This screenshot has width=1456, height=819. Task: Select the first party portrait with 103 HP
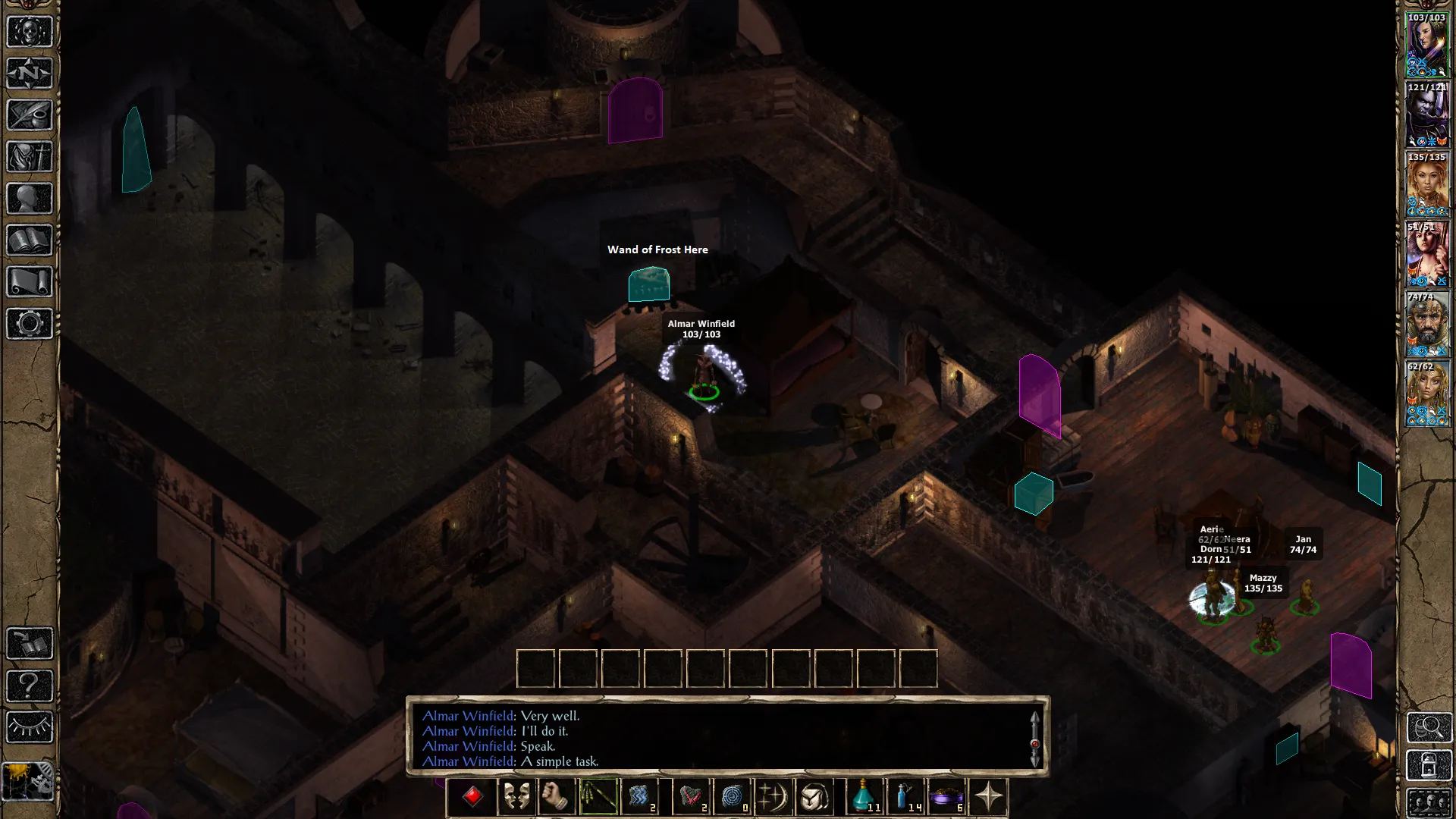[1427, 45]
